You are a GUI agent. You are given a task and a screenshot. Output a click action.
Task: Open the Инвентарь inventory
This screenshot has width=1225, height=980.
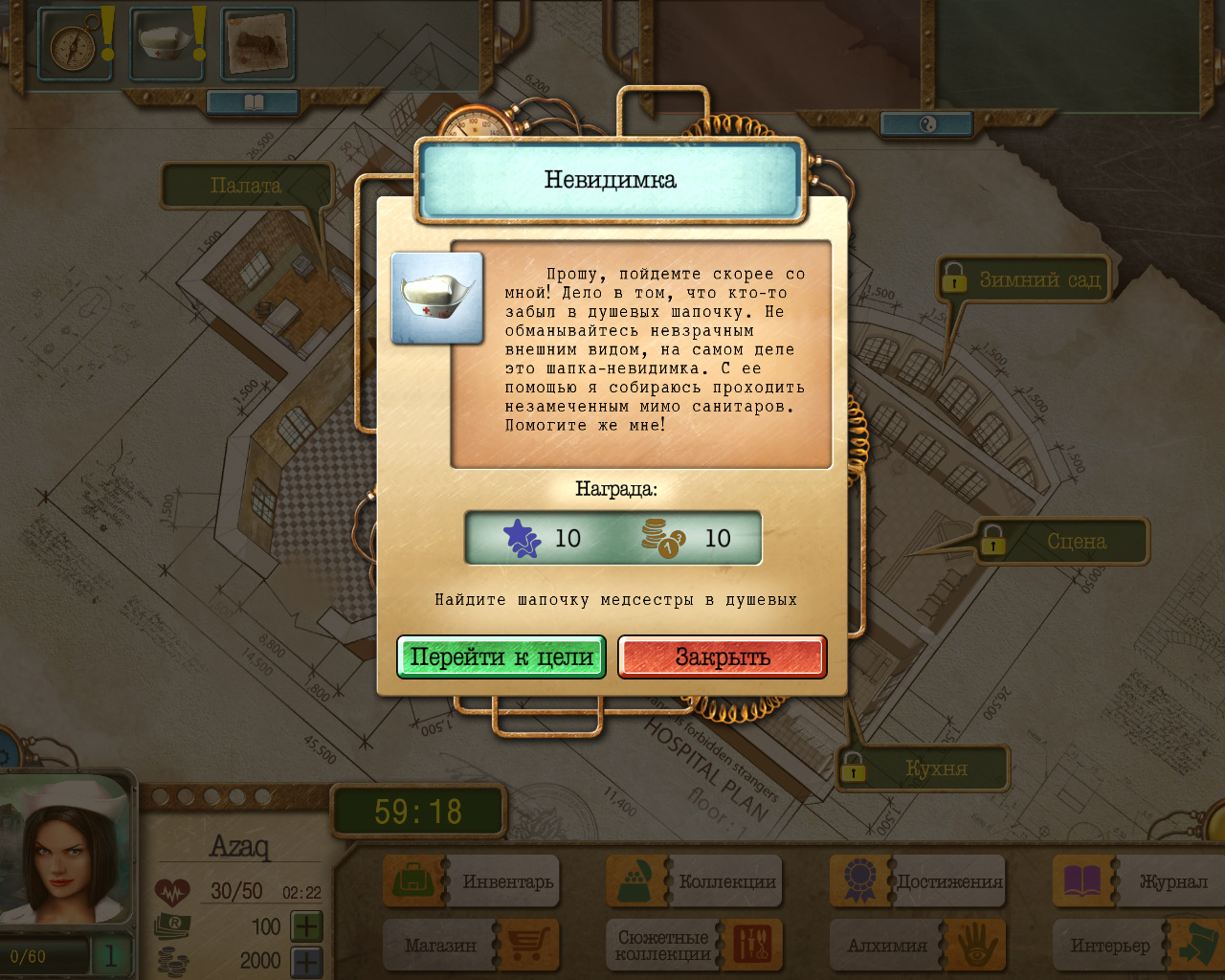[472, 881]
